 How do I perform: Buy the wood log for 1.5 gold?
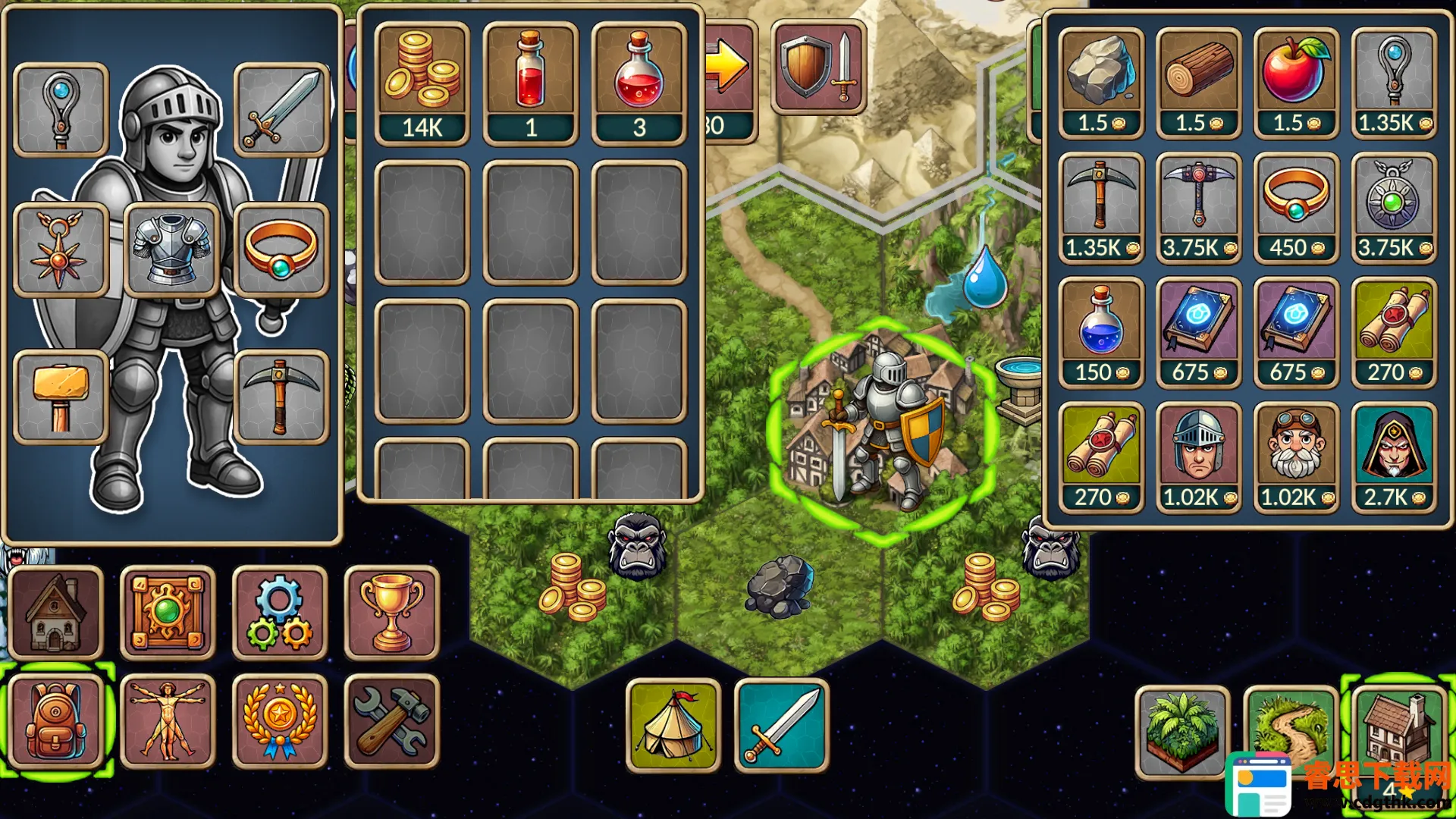1198,83
